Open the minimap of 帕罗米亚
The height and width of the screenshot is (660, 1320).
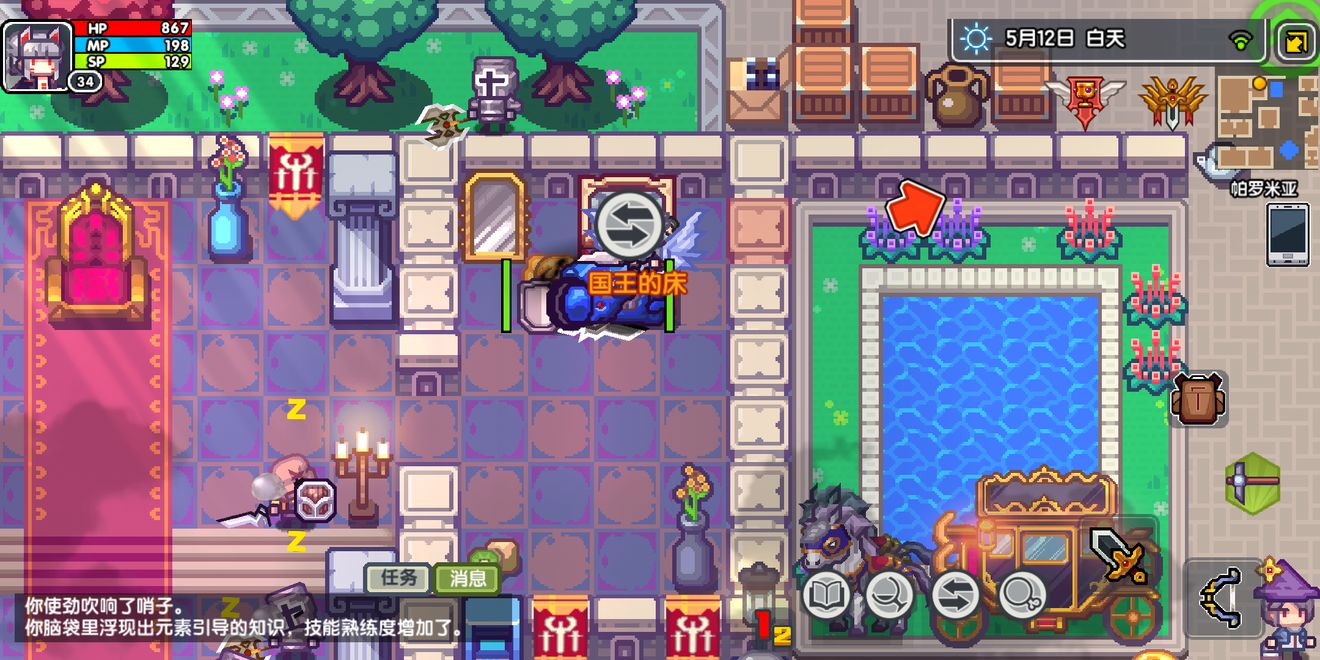[1266, 122]
